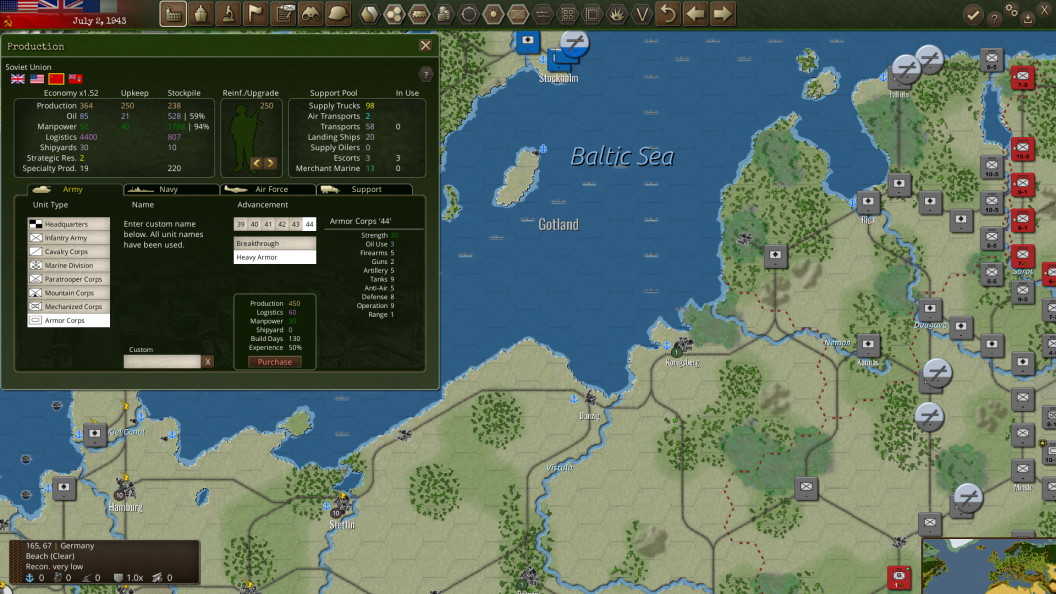This screenshot has width=1056, height=594.
Task: Select Headquarters unit type
Action: tap(68, 224)
